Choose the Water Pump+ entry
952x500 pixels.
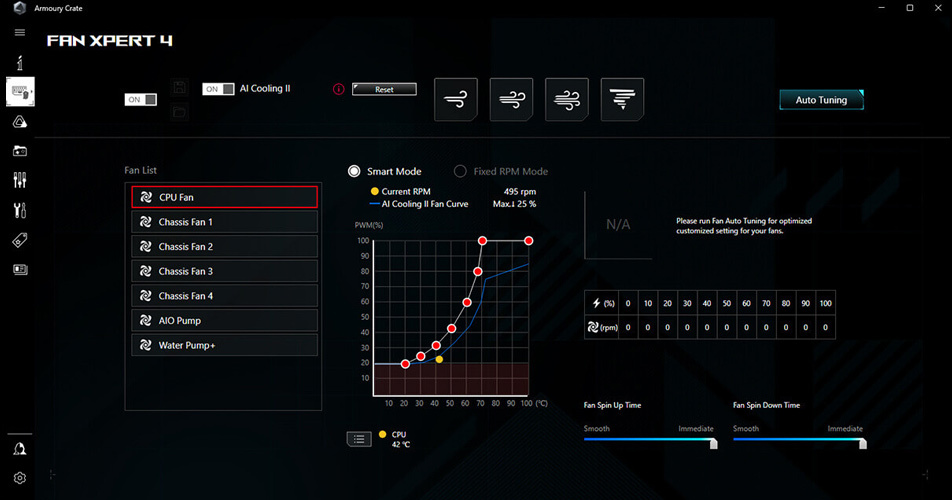tap(224, 345)
